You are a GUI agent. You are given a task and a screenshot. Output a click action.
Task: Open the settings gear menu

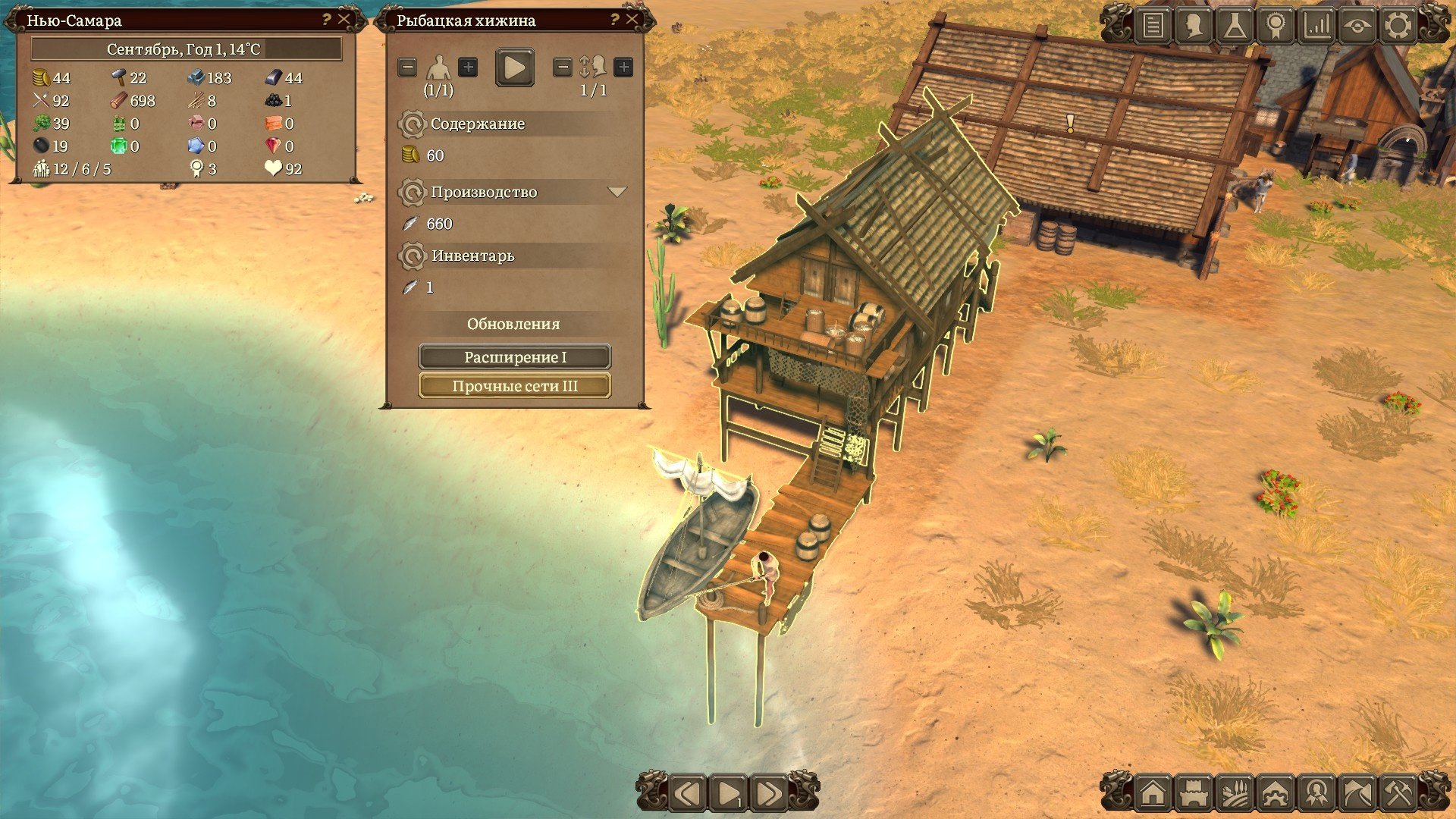(x=1398, y=26)
